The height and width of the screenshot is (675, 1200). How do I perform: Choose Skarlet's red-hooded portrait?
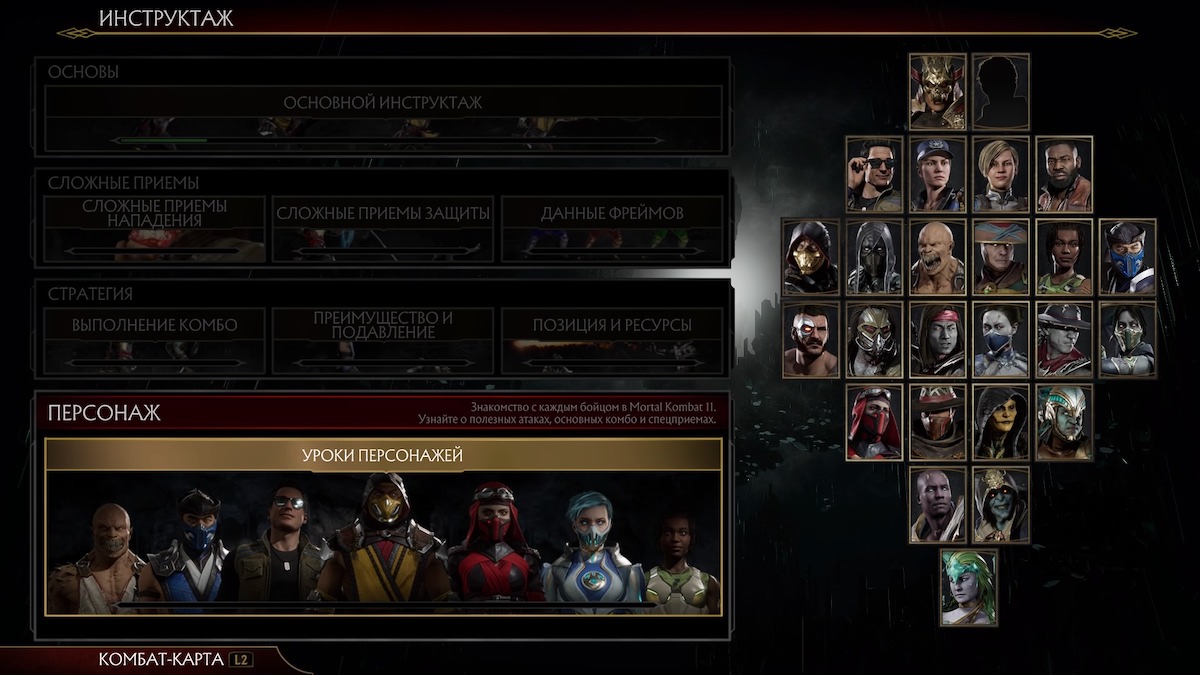point(874,422)
